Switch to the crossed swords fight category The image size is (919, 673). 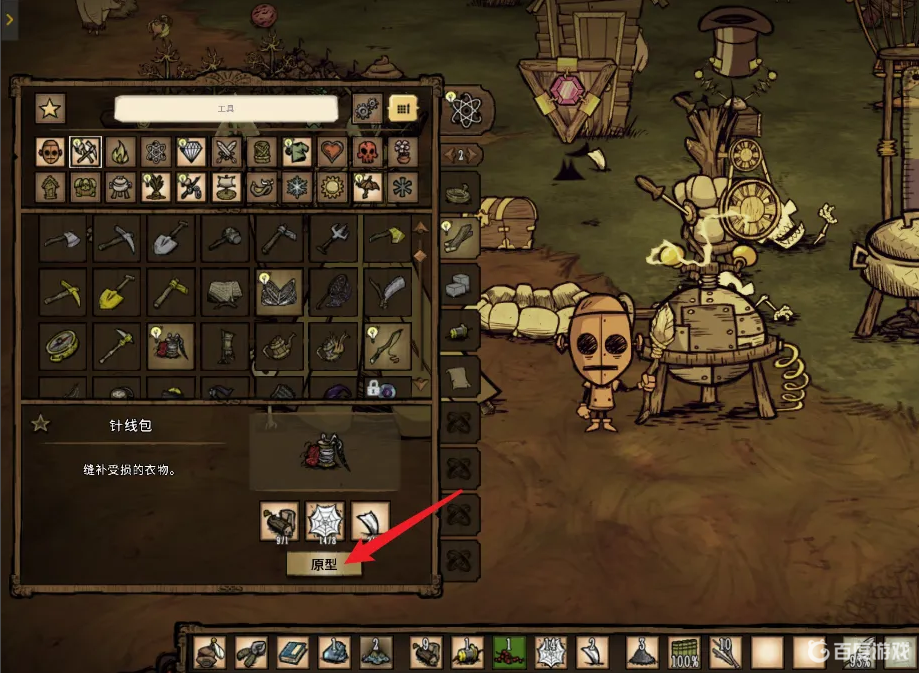coord(227,152)
